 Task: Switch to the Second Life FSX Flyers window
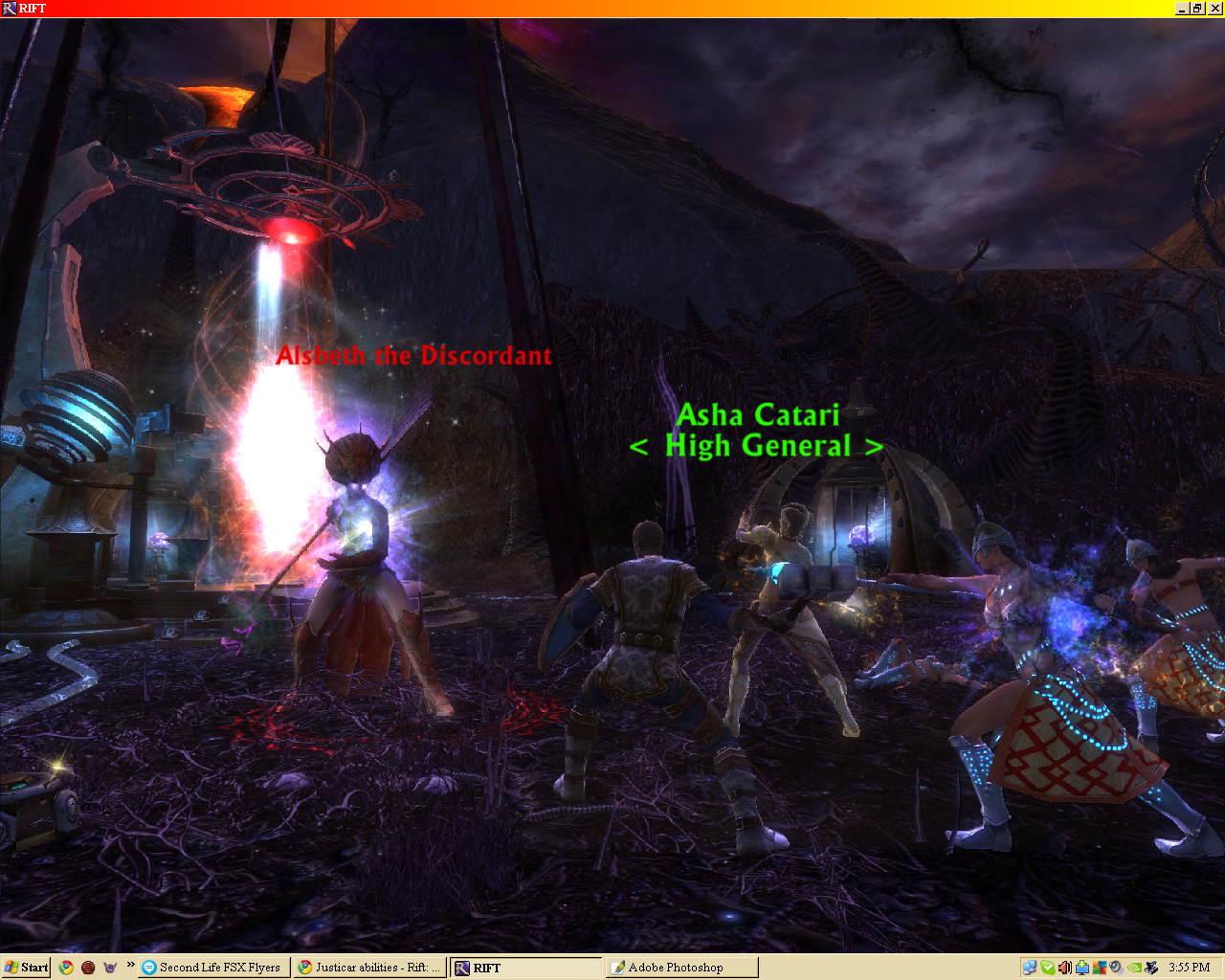tap(214, 967)
